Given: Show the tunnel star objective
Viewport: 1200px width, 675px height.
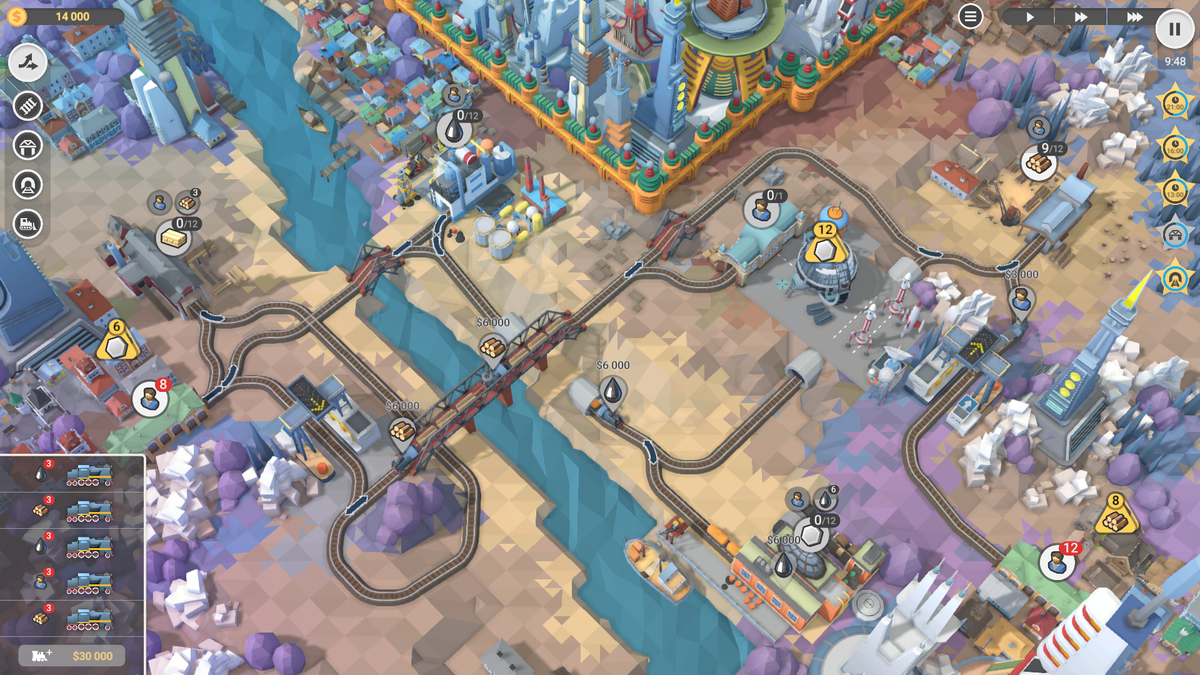Looking at the screenshot, I should pos(1174,277).
